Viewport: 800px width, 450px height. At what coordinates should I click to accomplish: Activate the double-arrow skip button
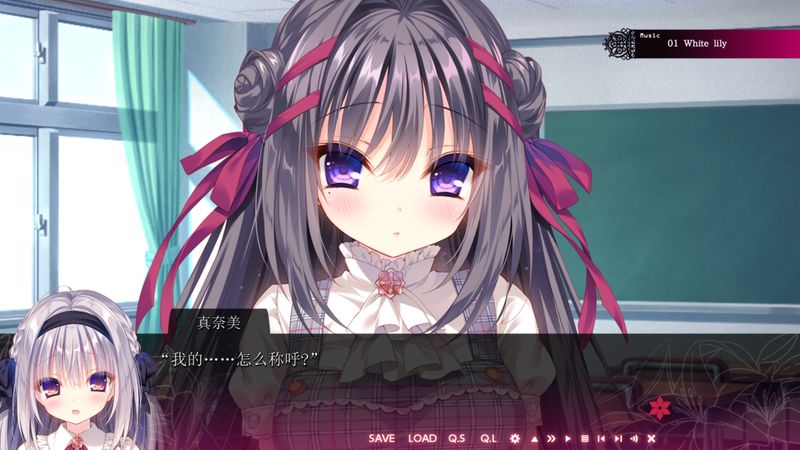coord(551,438)
